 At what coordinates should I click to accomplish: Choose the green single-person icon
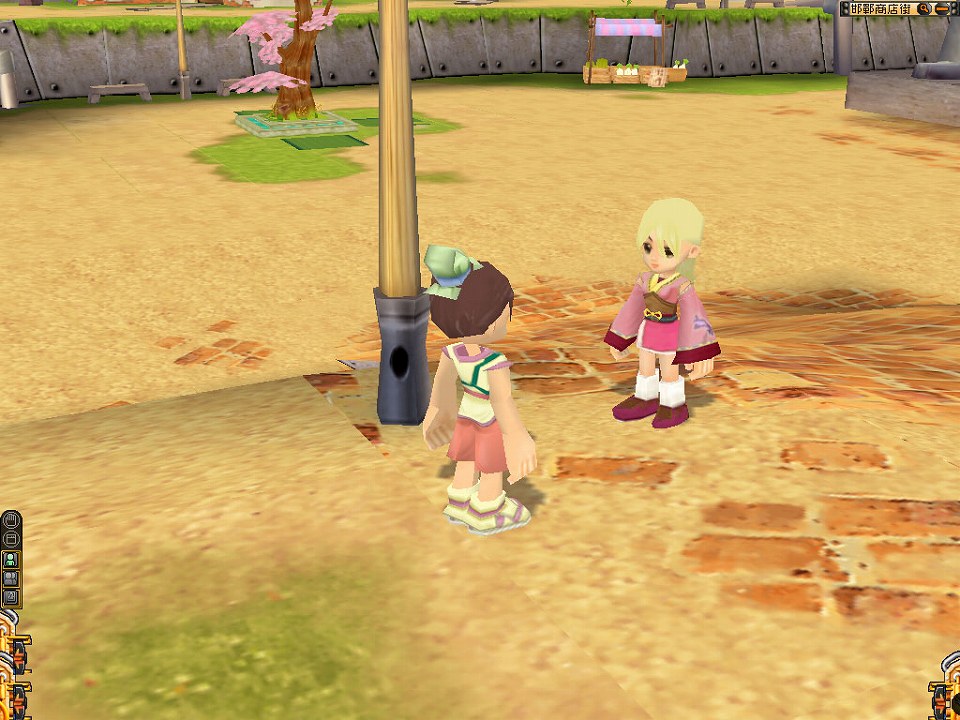pyautogui.click(x=11, y=559)
